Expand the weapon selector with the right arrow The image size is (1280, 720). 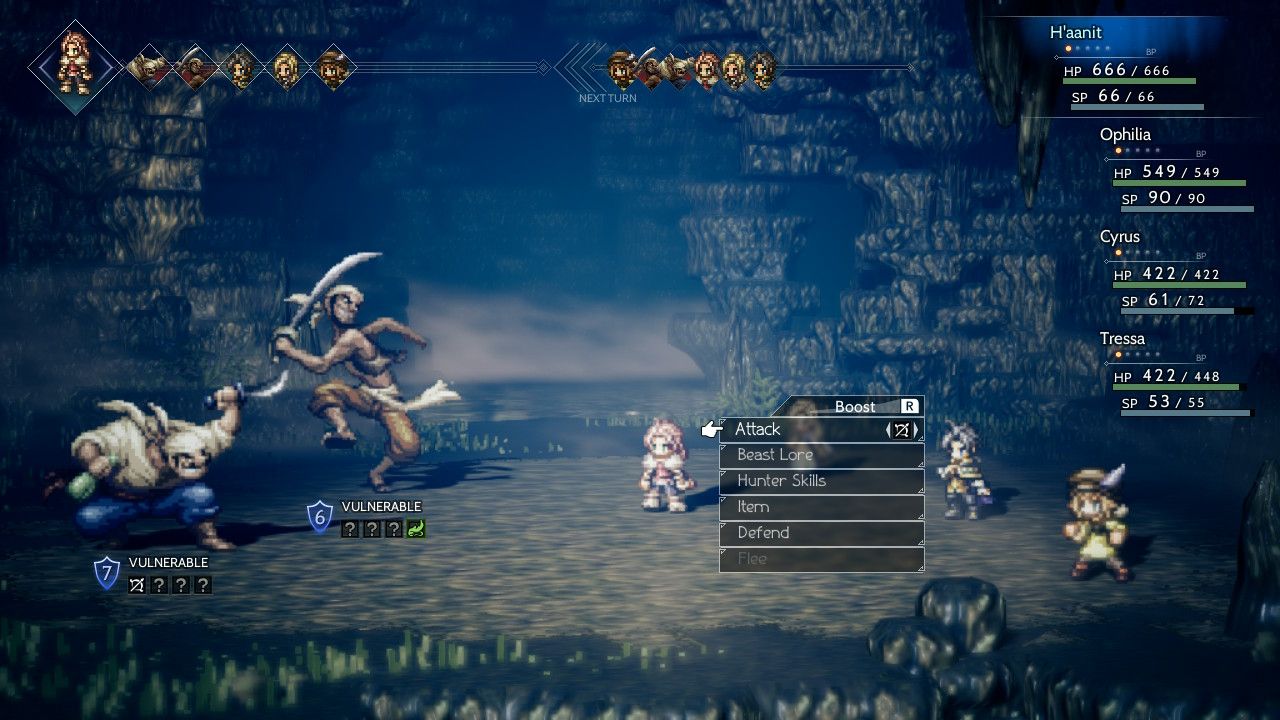click(x=917, y=429)
